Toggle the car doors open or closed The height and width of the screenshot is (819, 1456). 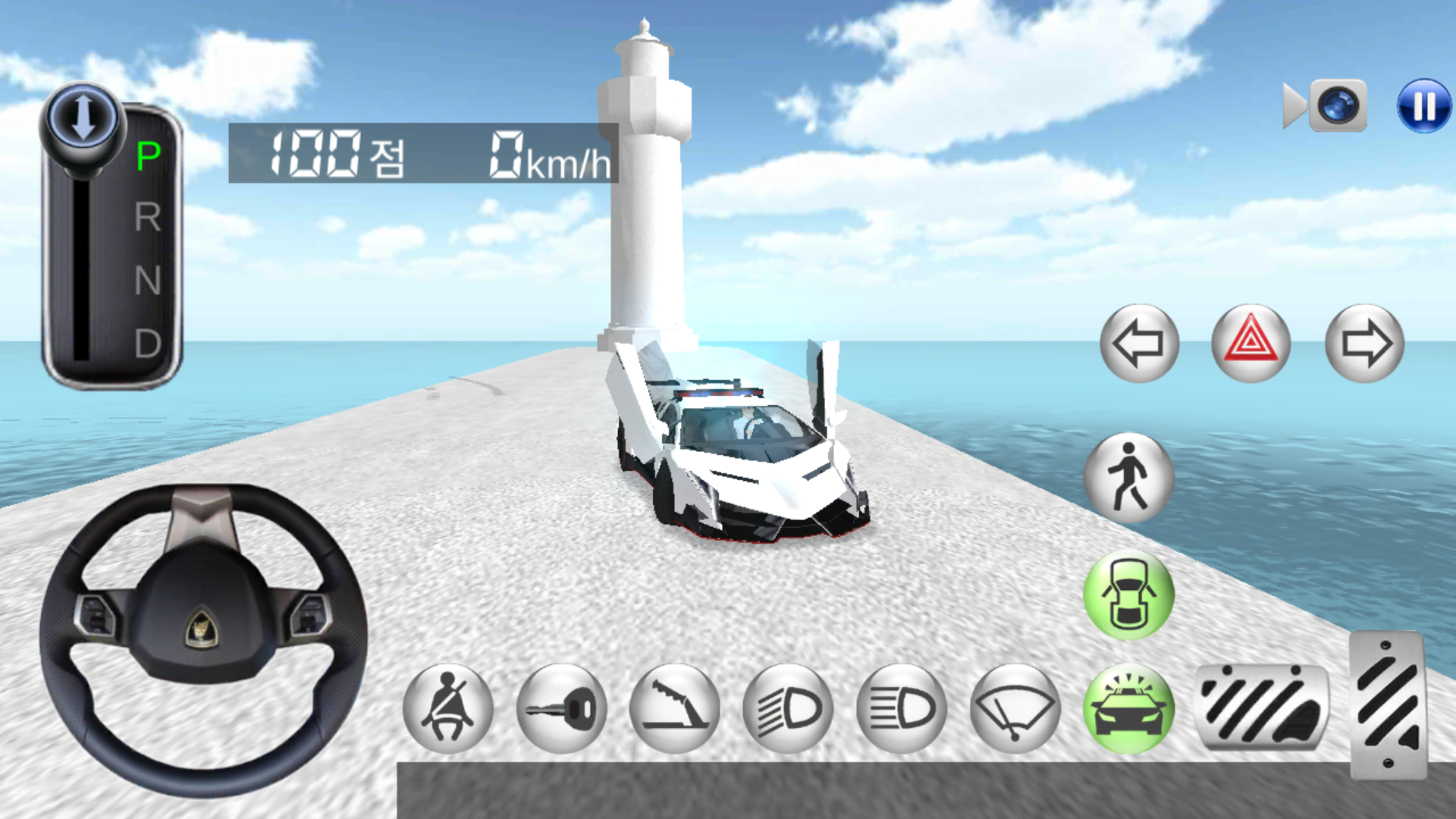point(1129,595)
